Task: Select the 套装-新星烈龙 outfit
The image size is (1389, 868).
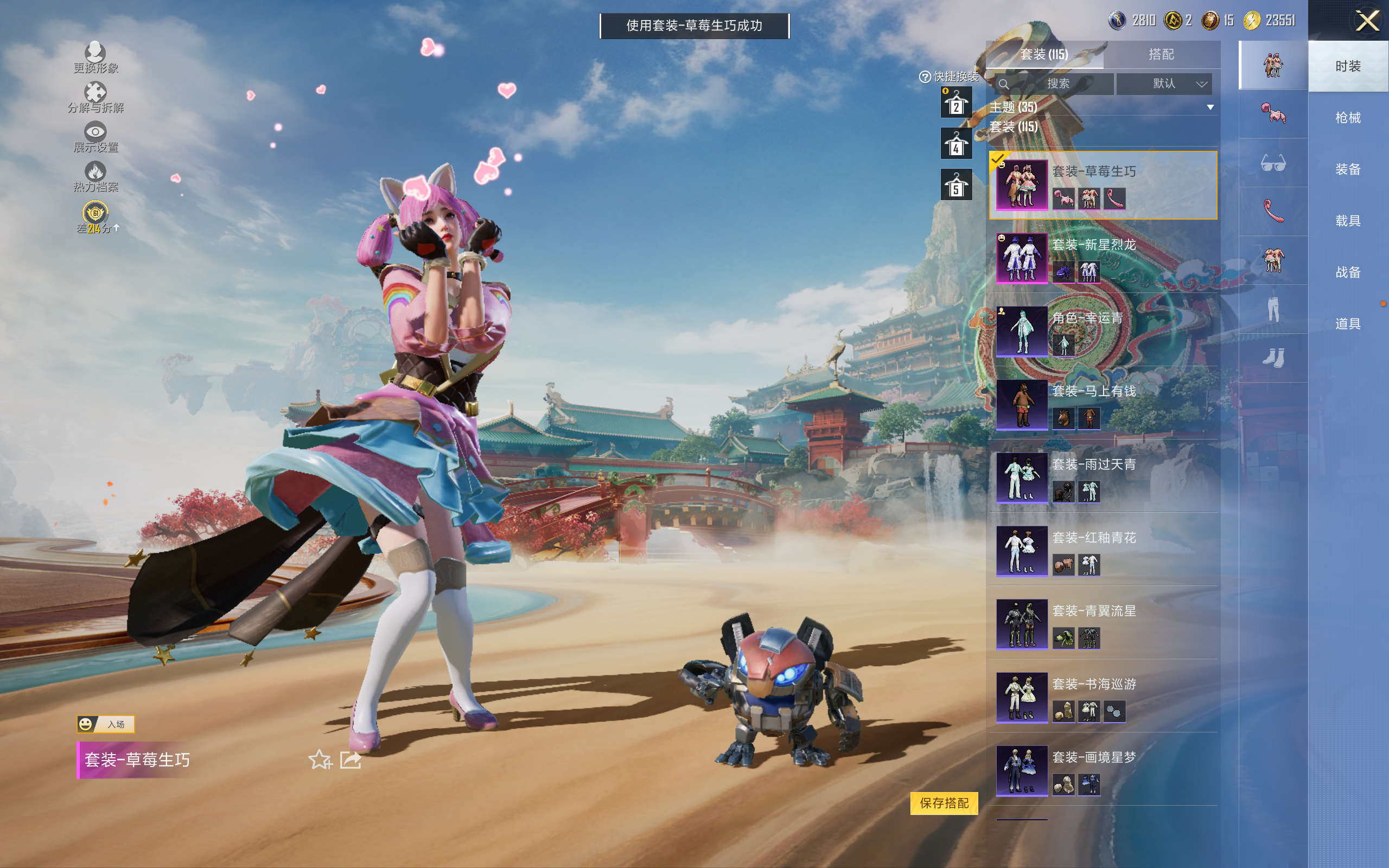Action: tap(1102, 258)
